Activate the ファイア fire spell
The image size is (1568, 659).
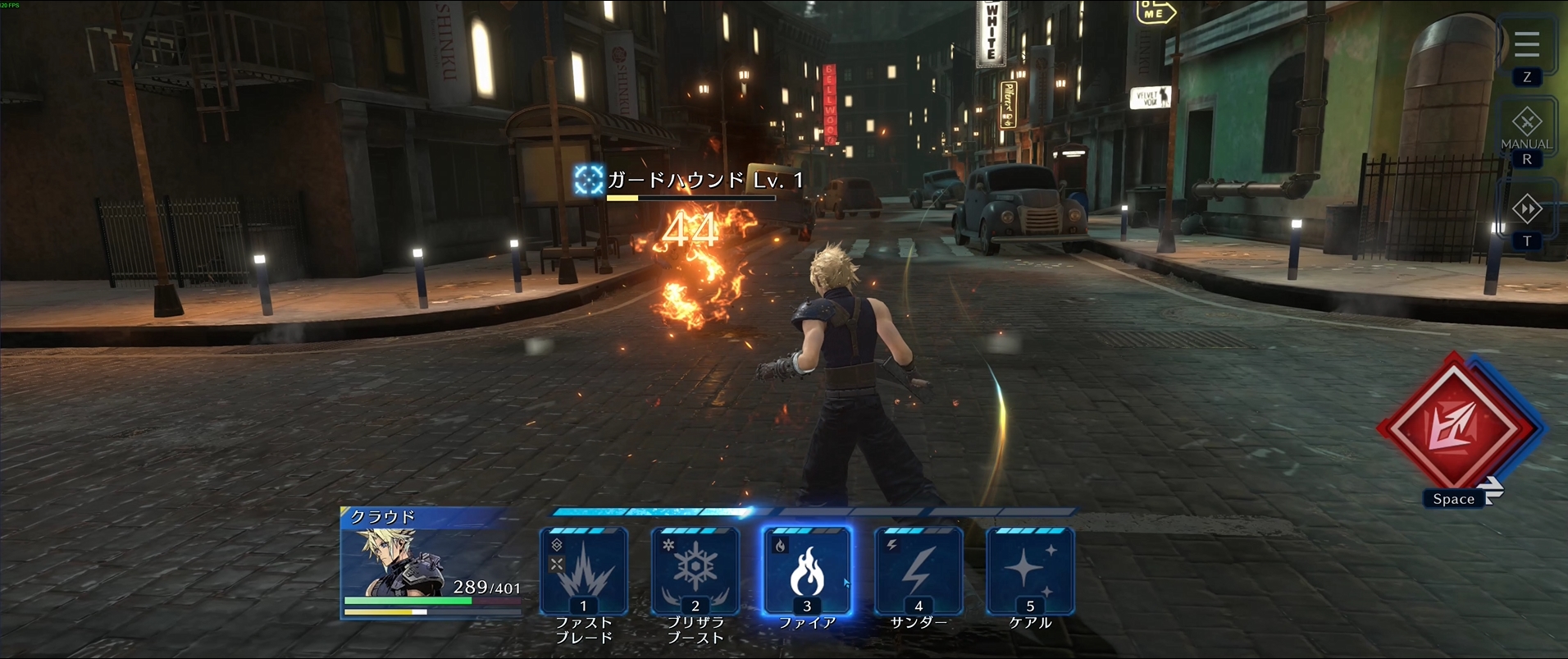click(x=807, y=571)
